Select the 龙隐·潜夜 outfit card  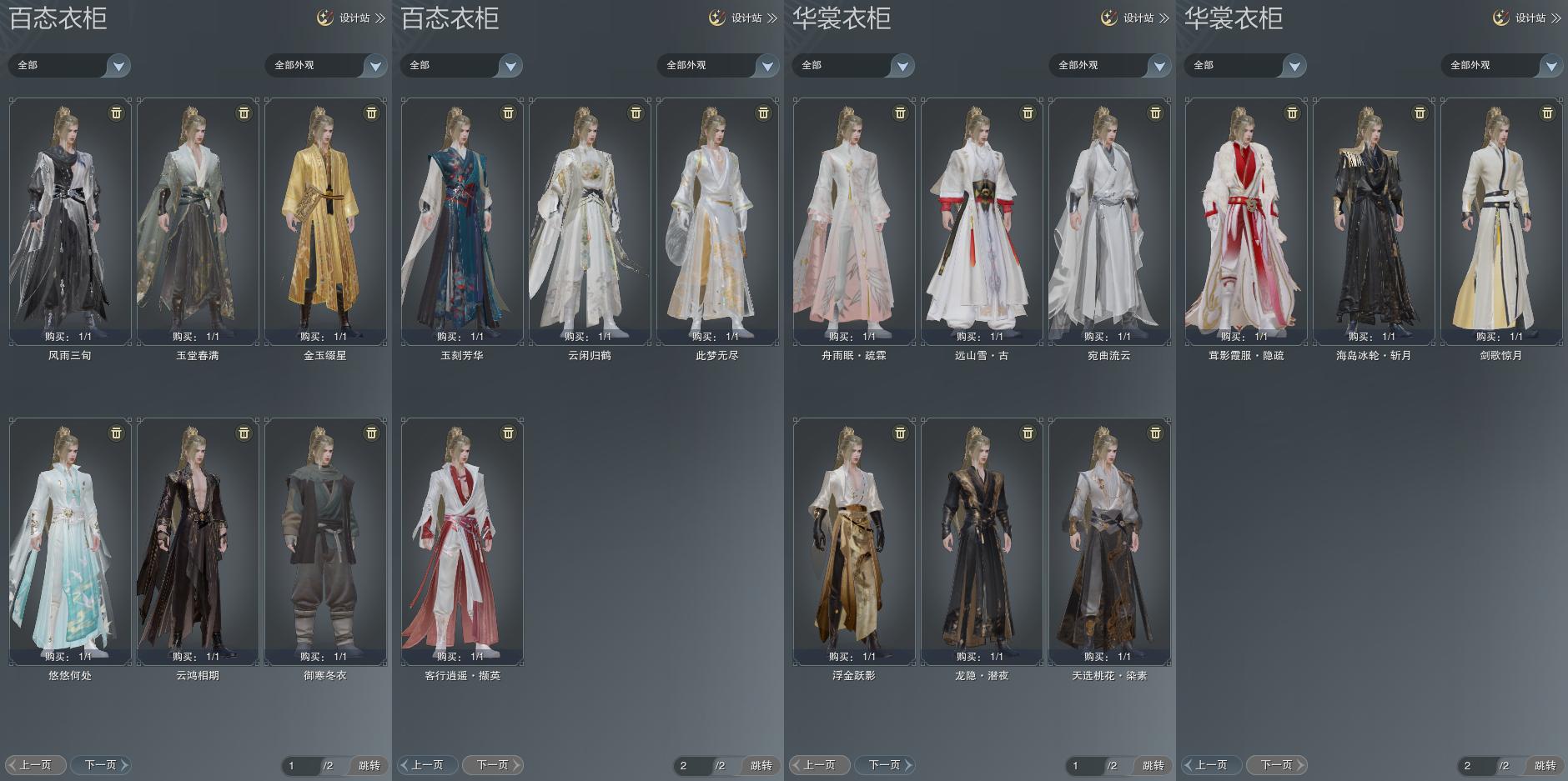(982, 541)
